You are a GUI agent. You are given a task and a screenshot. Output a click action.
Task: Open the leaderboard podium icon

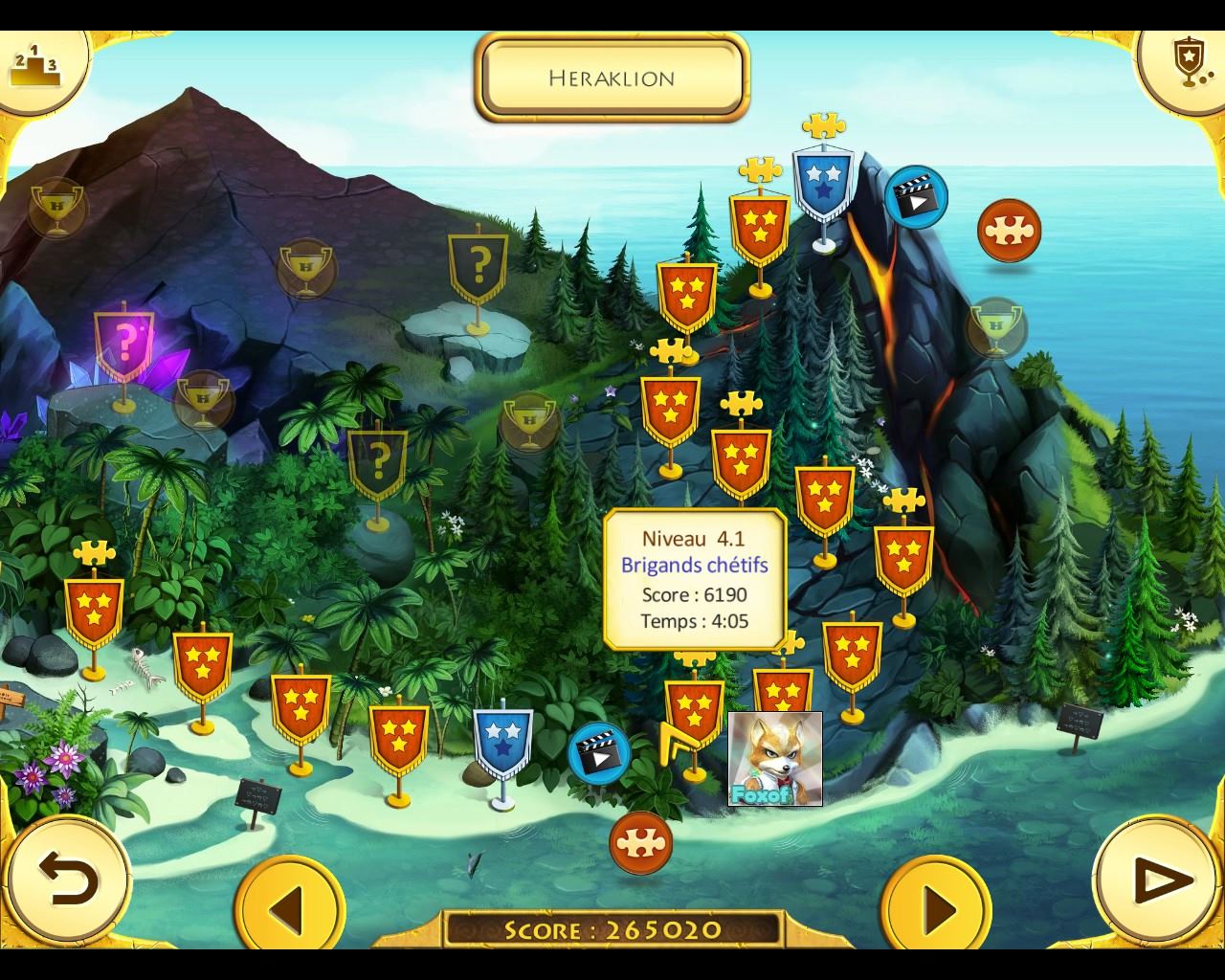coord(34,65)
